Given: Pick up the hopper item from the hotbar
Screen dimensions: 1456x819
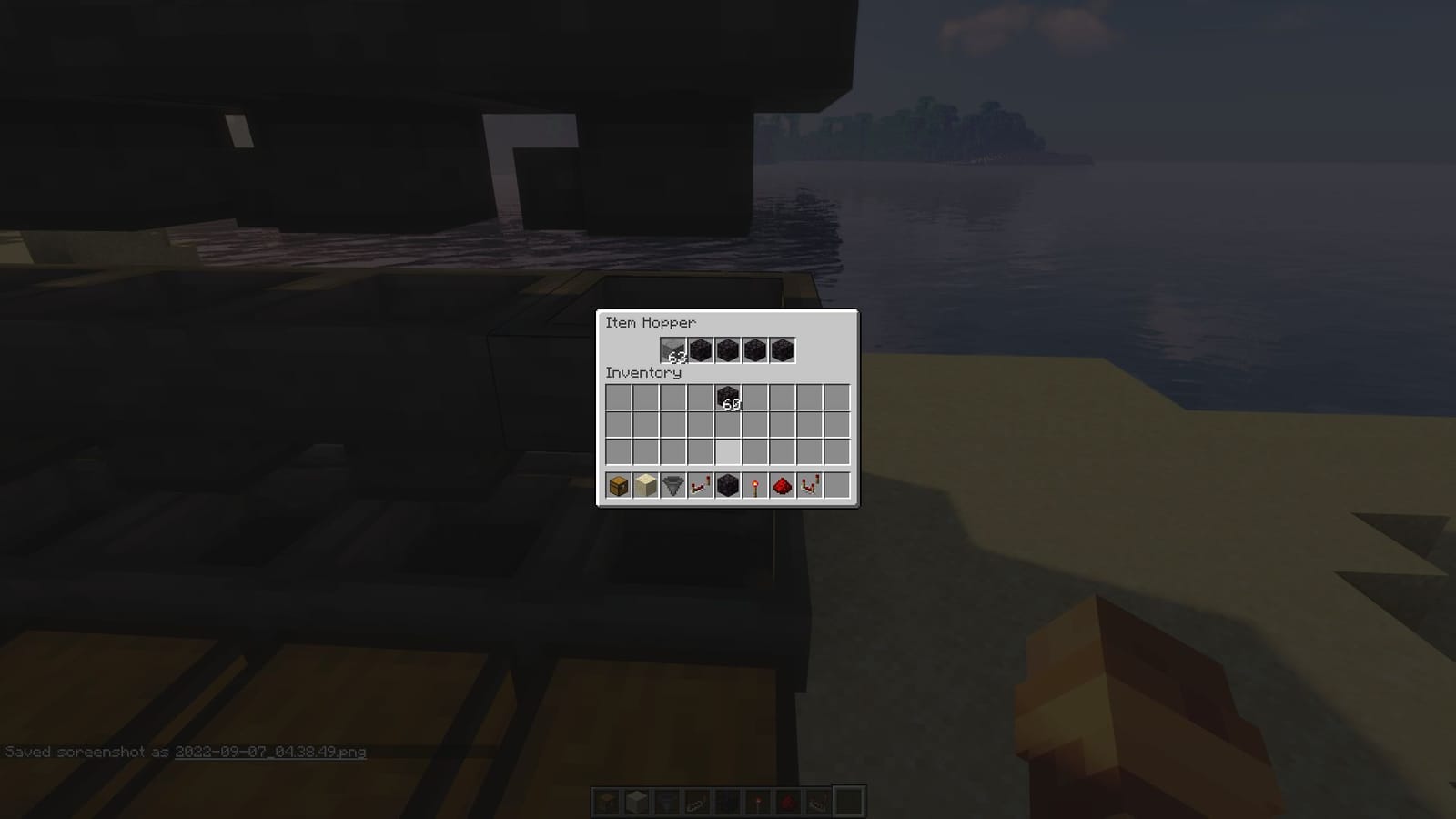Looking at the screenshot, I should pos(672,485).
